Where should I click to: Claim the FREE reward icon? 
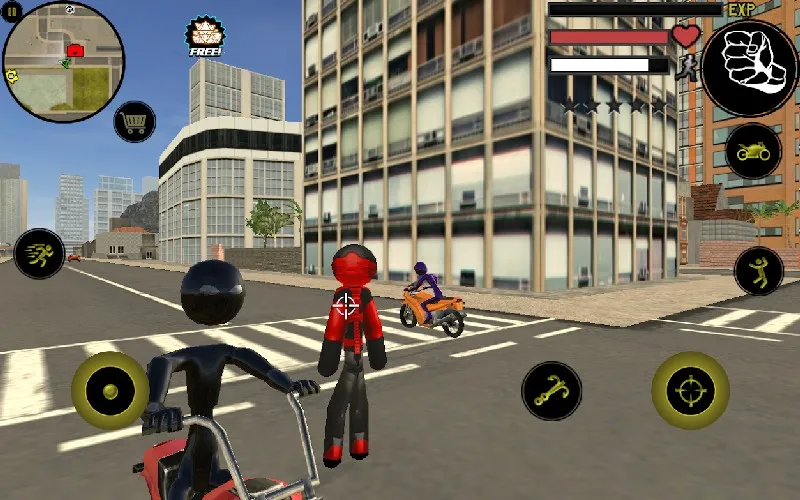coord(205,37)
